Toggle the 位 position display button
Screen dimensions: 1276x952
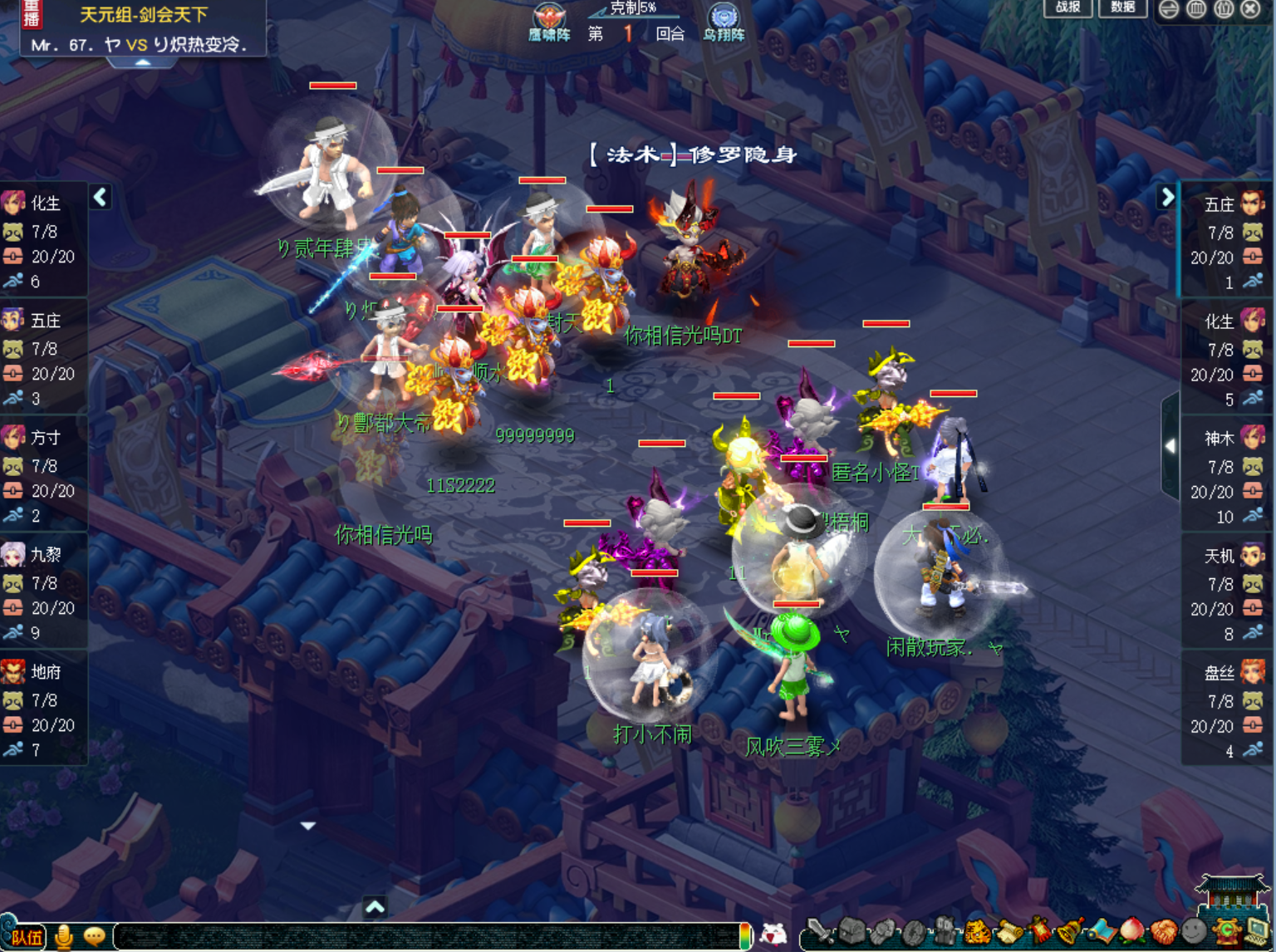pyautogui.click(x=1224, y=9)
